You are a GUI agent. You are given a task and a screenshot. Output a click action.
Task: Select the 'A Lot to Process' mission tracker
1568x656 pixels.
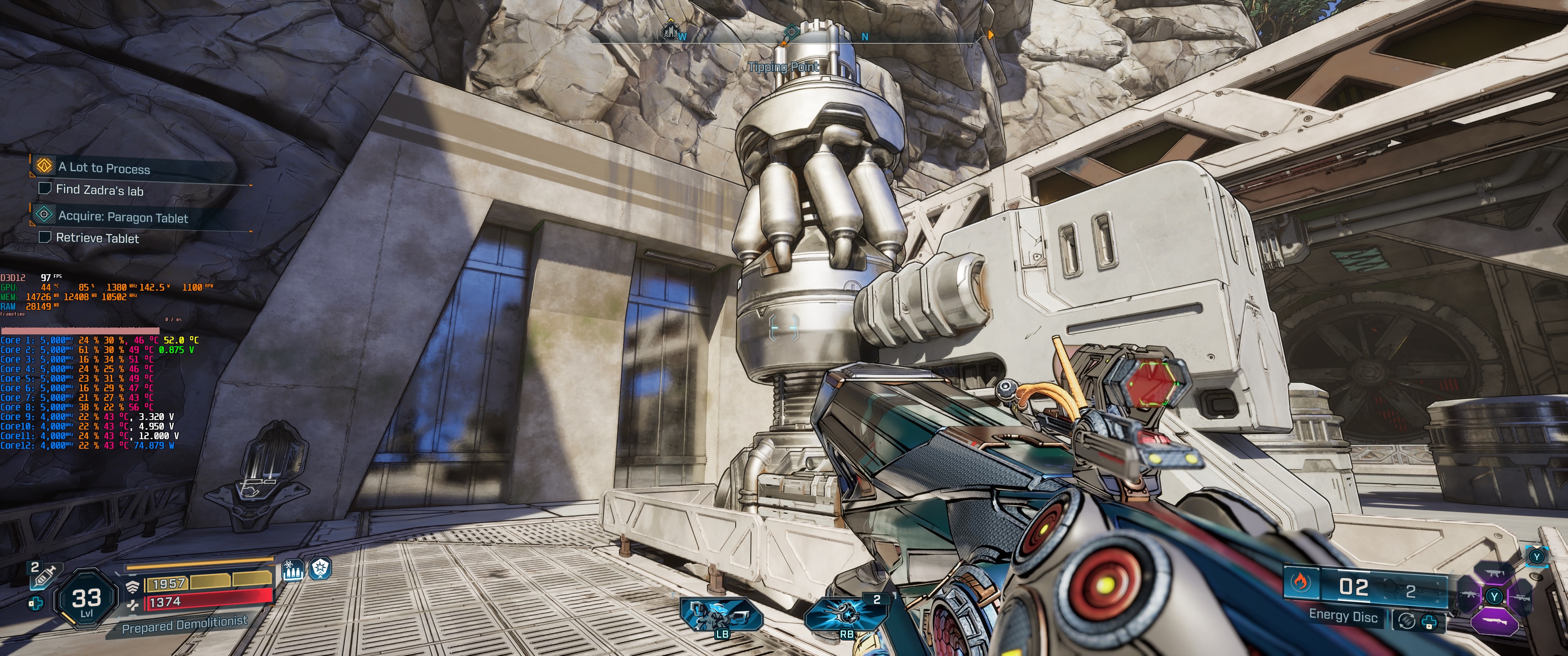[x=103, y=167]
